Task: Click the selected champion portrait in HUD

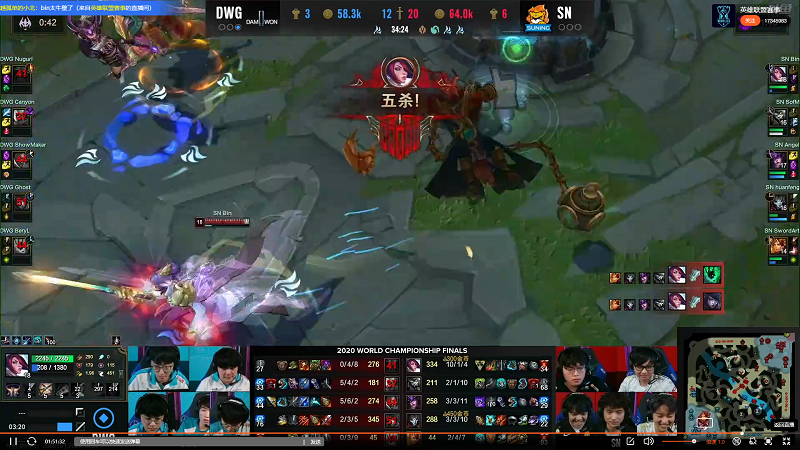Action: [x=18, y=366]
